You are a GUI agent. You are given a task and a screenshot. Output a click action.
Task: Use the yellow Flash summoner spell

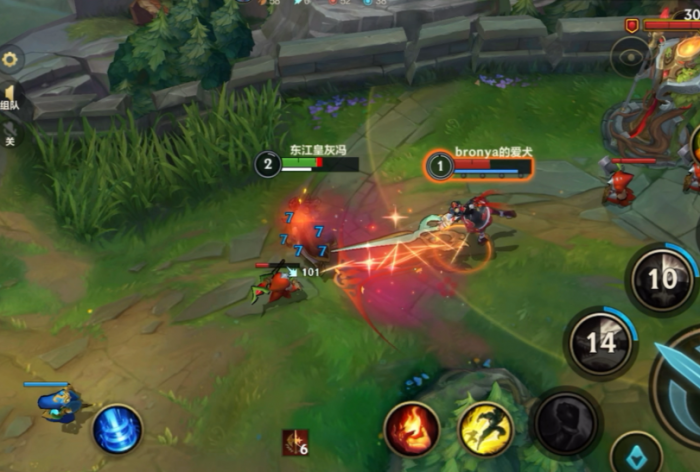(486, 429)
